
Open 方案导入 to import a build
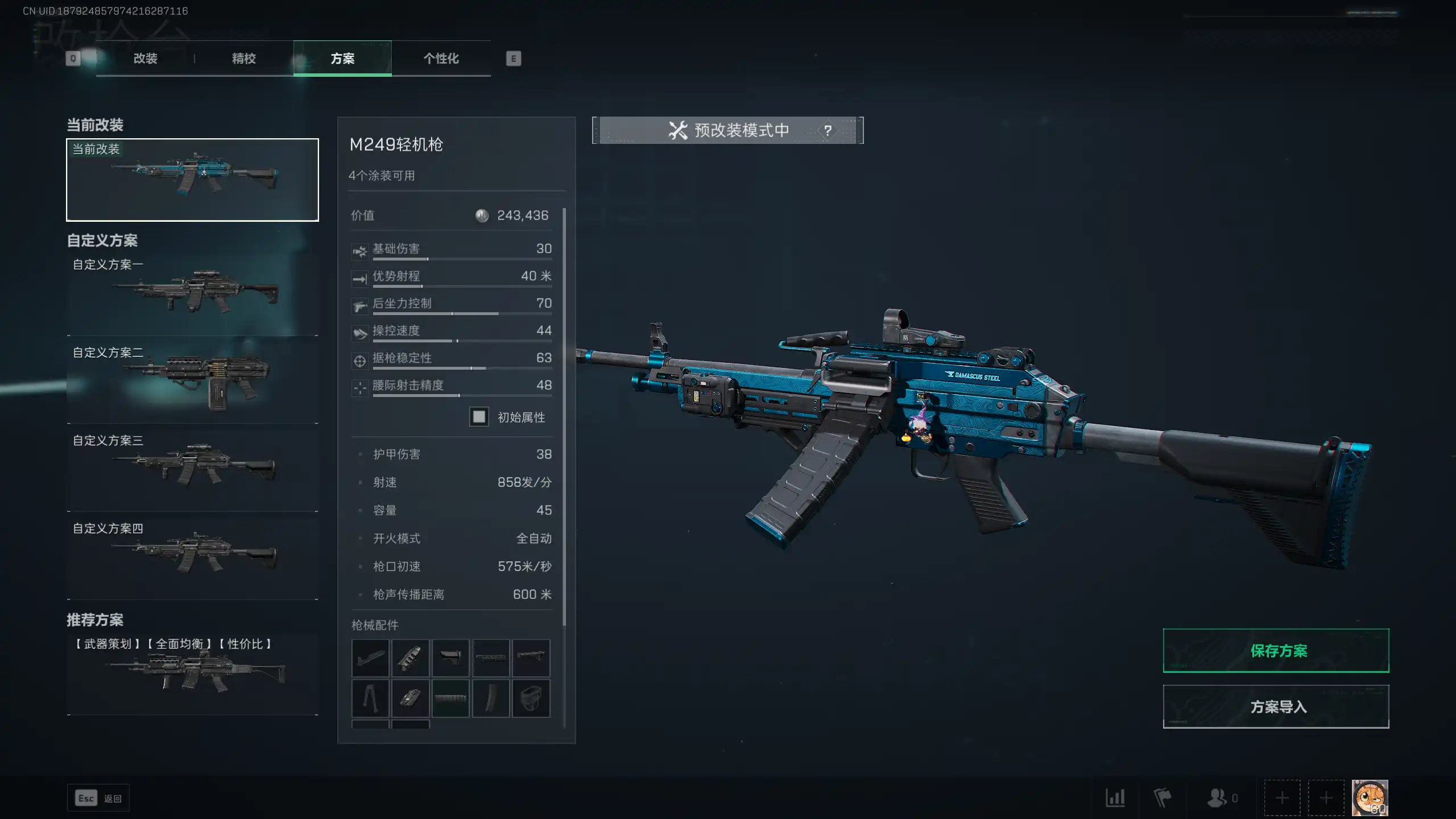1276,706
